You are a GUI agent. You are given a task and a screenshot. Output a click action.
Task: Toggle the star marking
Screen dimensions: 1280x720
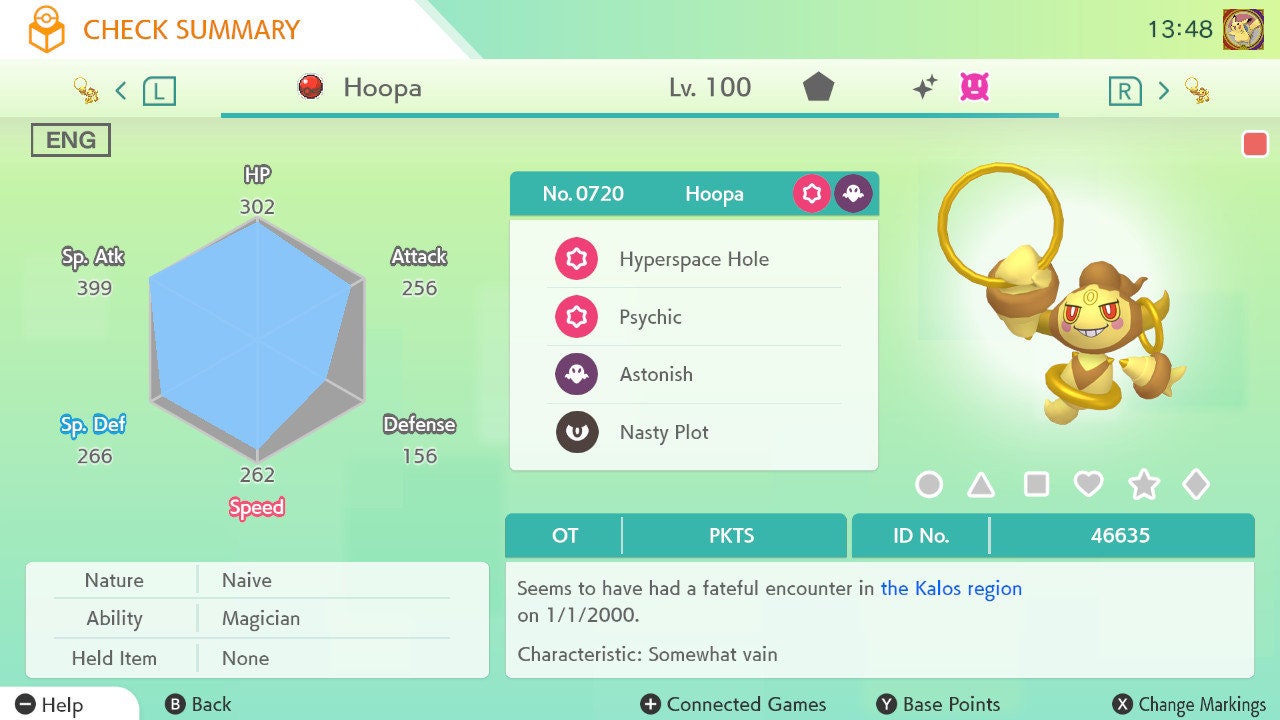[x=1143, y=485]
